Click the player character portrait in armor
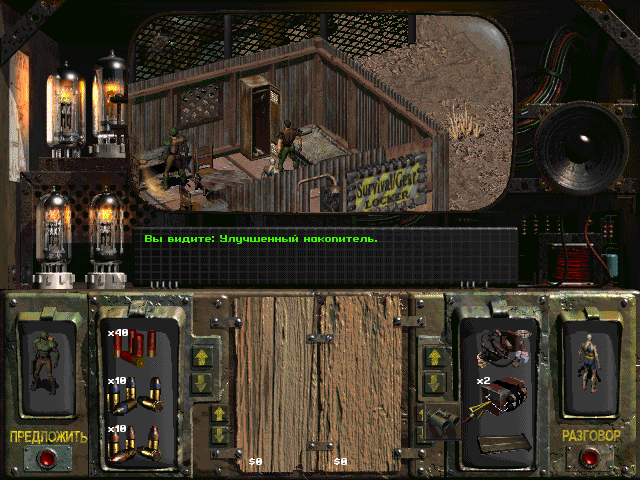Image resolution: width=640 pixels, height=480 pixels. click(x=47, y=362)
